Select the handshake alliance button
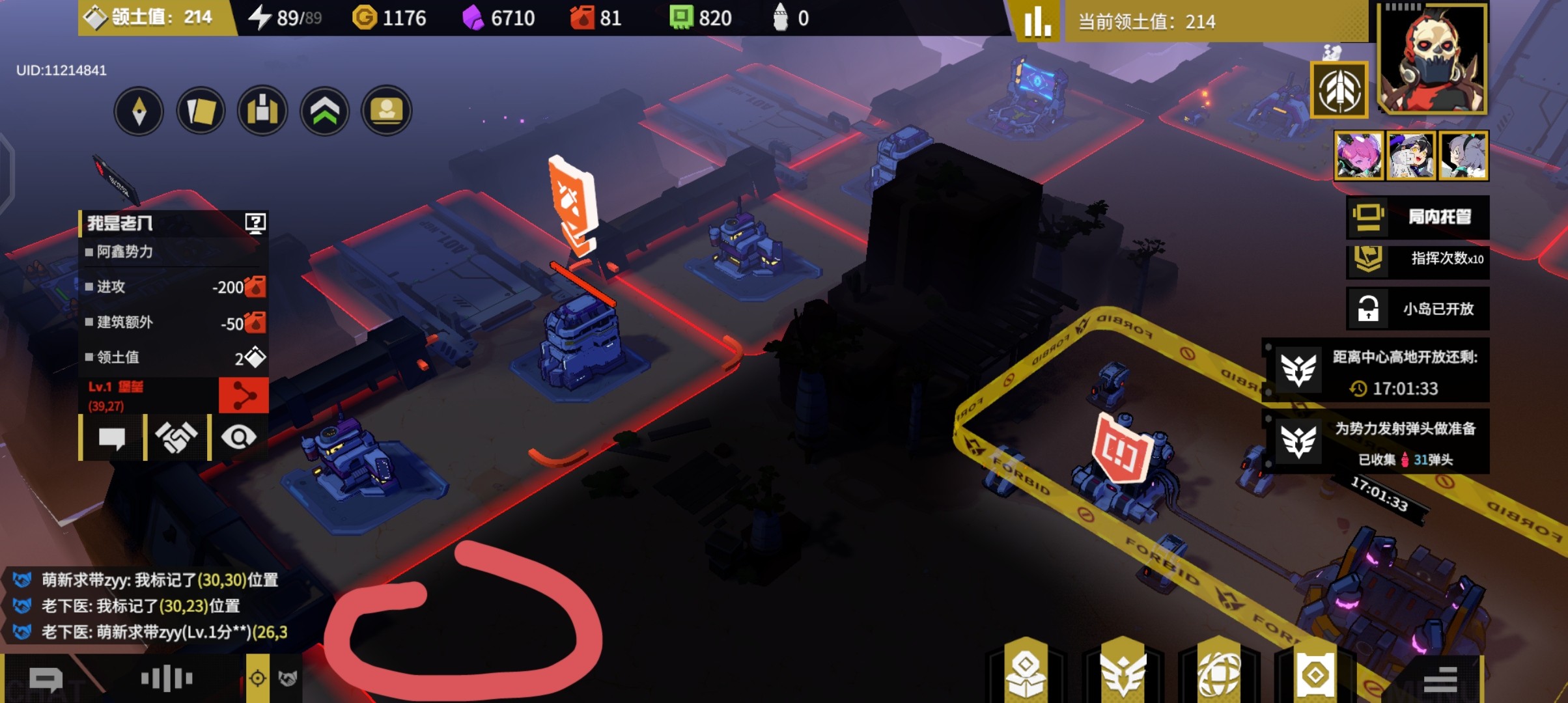Screen dimensions: 1568x703 click(176, 437)
